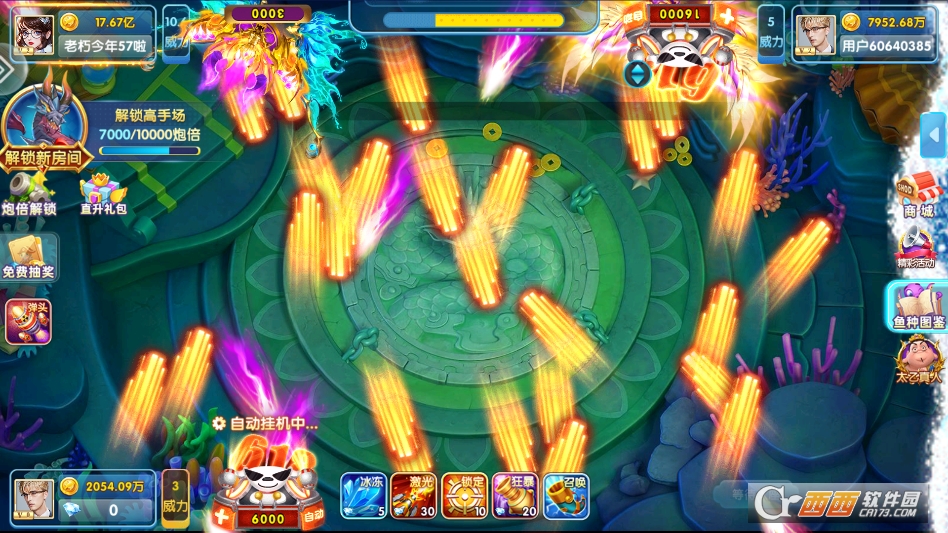Increase cannon bet with the plus button

point(221,518)
